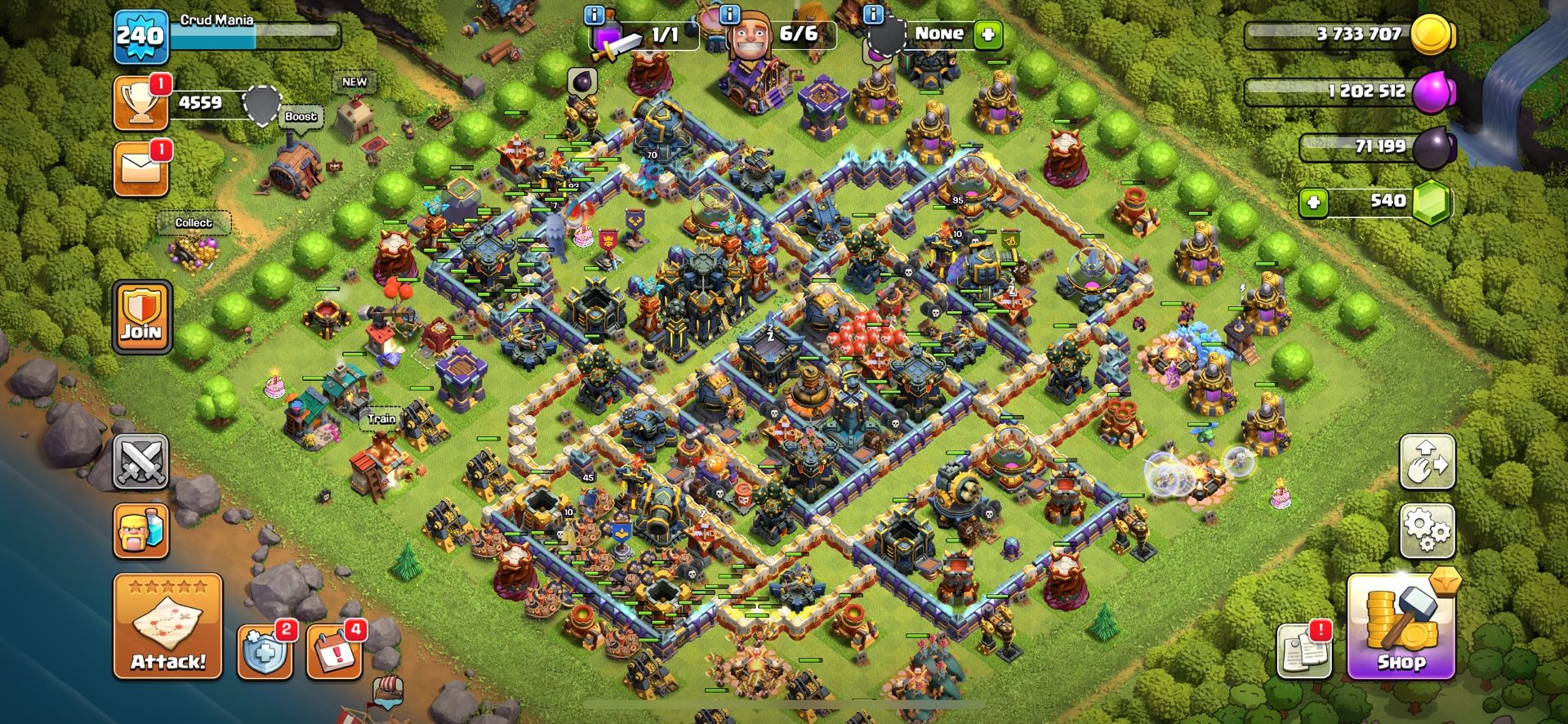Open the Attack map button
Image resolution: width=1568 pixels, height=724 pixels.
(167, 626)
